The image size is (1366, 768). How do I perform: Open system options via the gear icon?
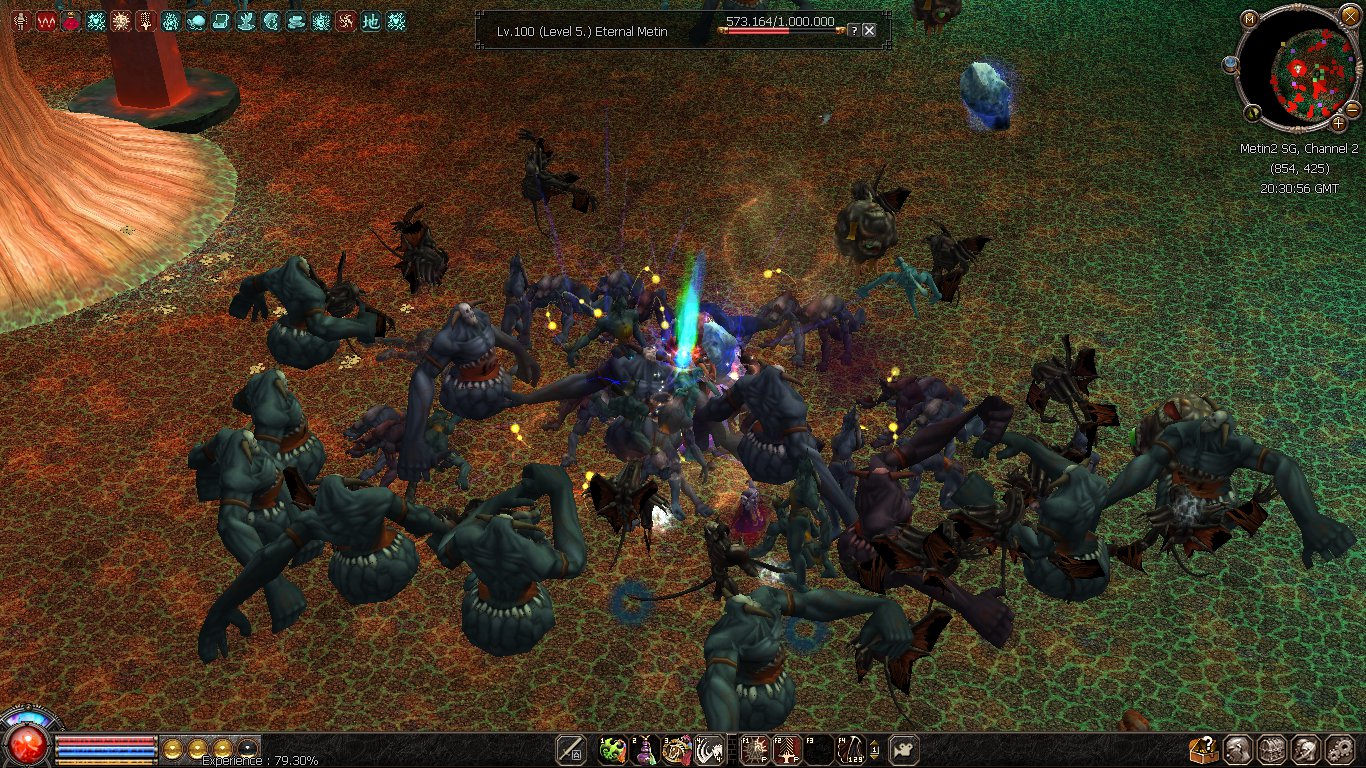click(x=1340, y=750)
